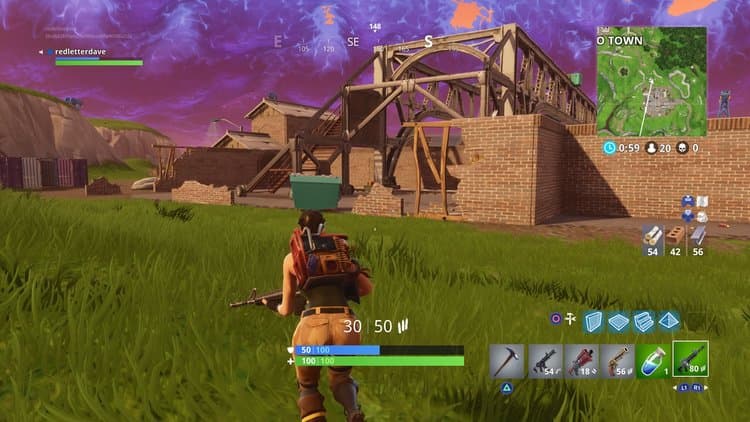Switch to the revolver with 56 ammo
This screenshot has height=422, width=750.
coord(617,361)
